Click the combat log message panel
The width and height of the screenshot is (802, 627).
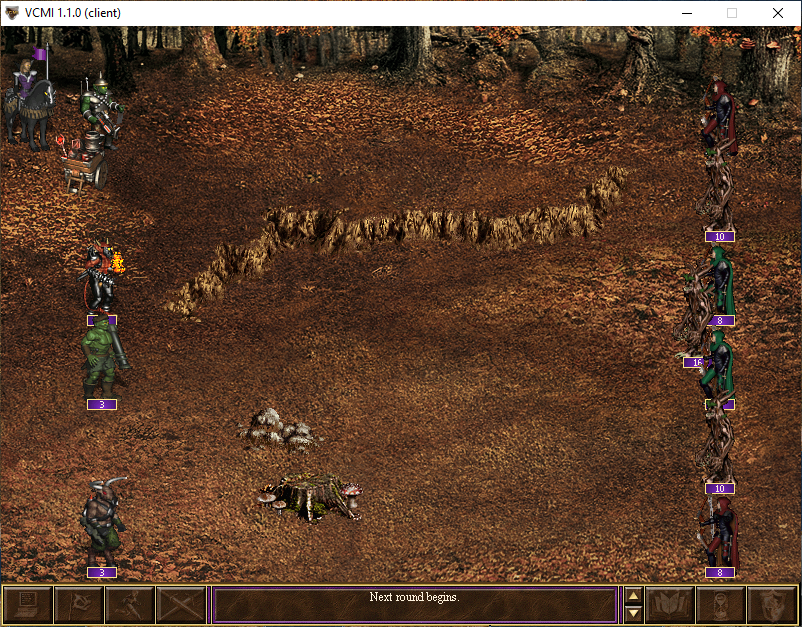[414, 605]
